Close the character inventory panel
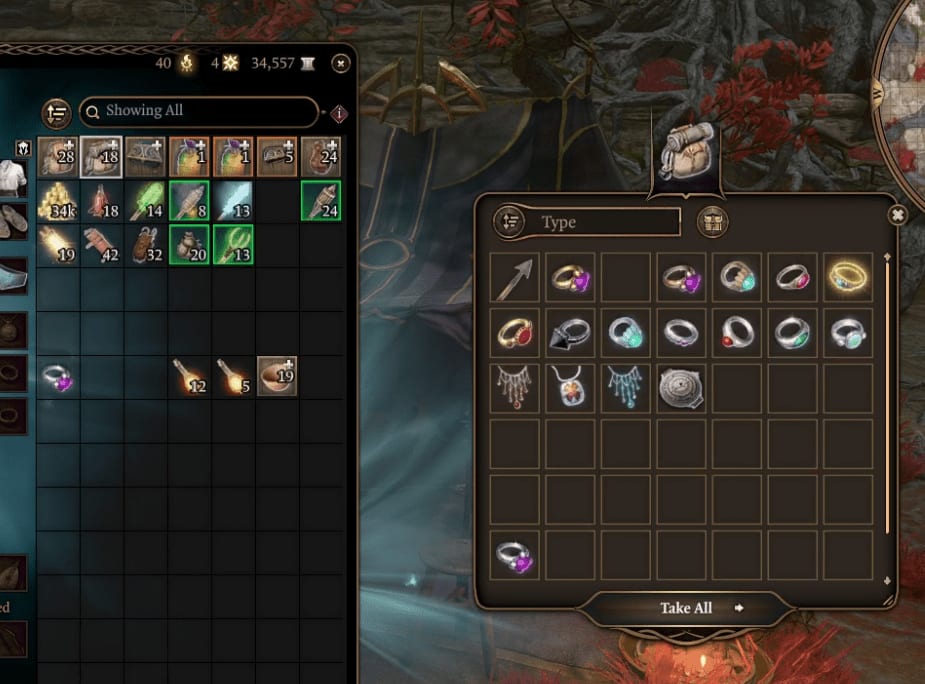Viewport: 925px width, 684px height. 341,63
